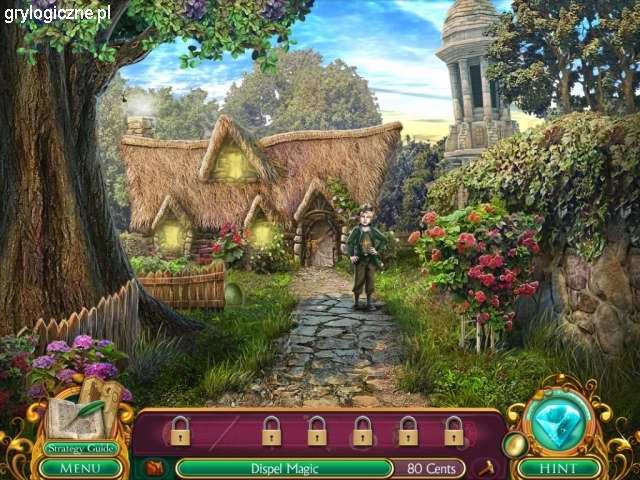
Task: Open the Menu button
Action: (x=80, y=467)
